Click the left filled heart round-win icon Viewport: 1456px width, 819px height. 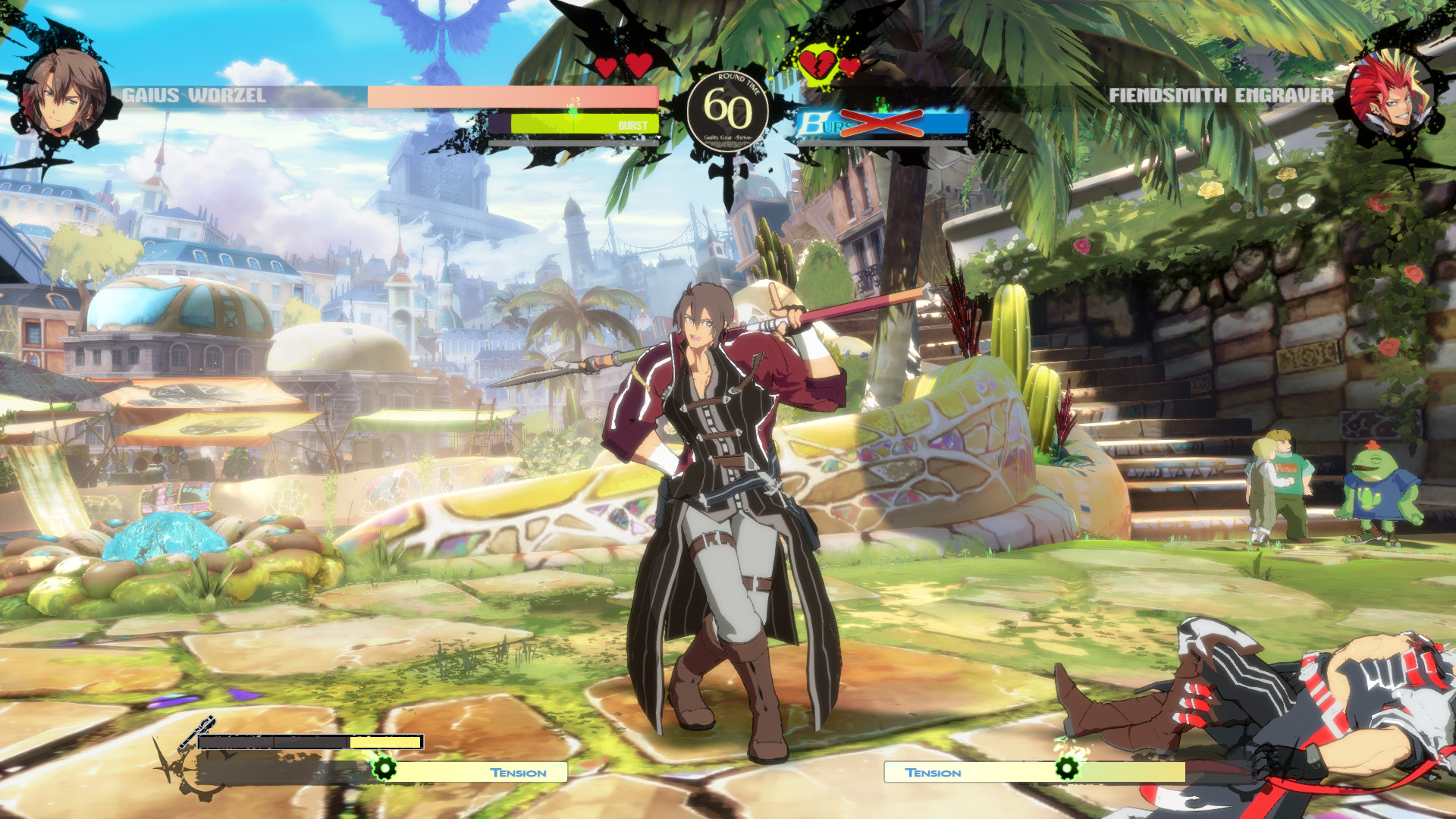607,66
